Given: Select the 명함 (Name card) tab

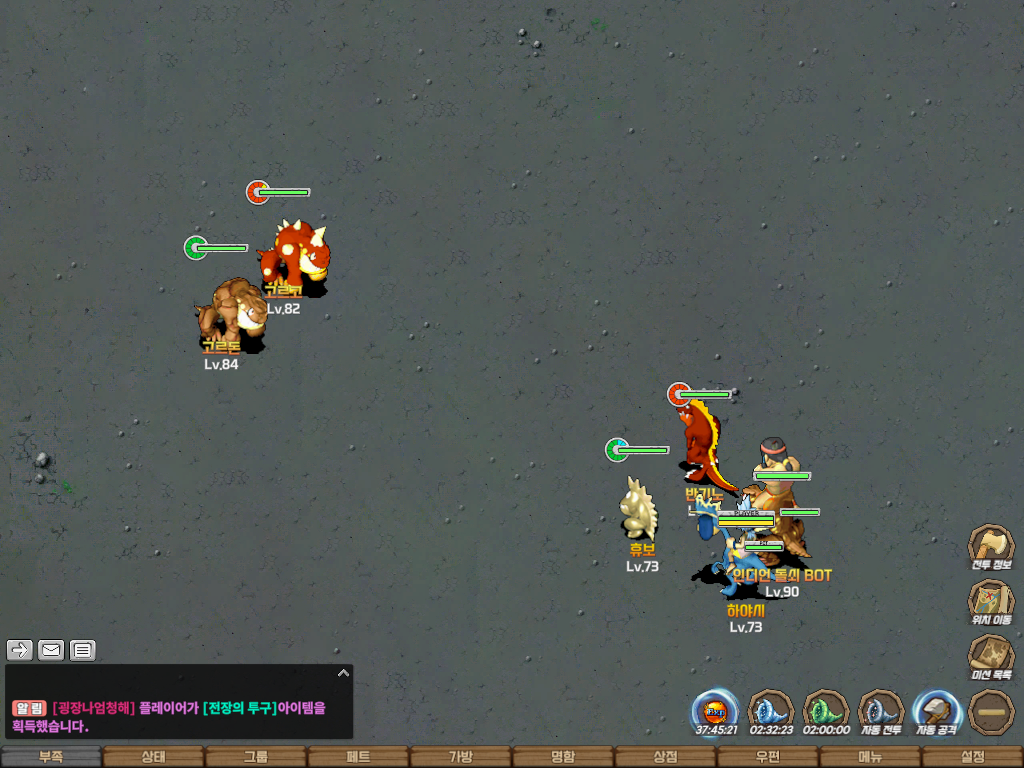Looking at the screenshot, I should click(x=563, y=757).
